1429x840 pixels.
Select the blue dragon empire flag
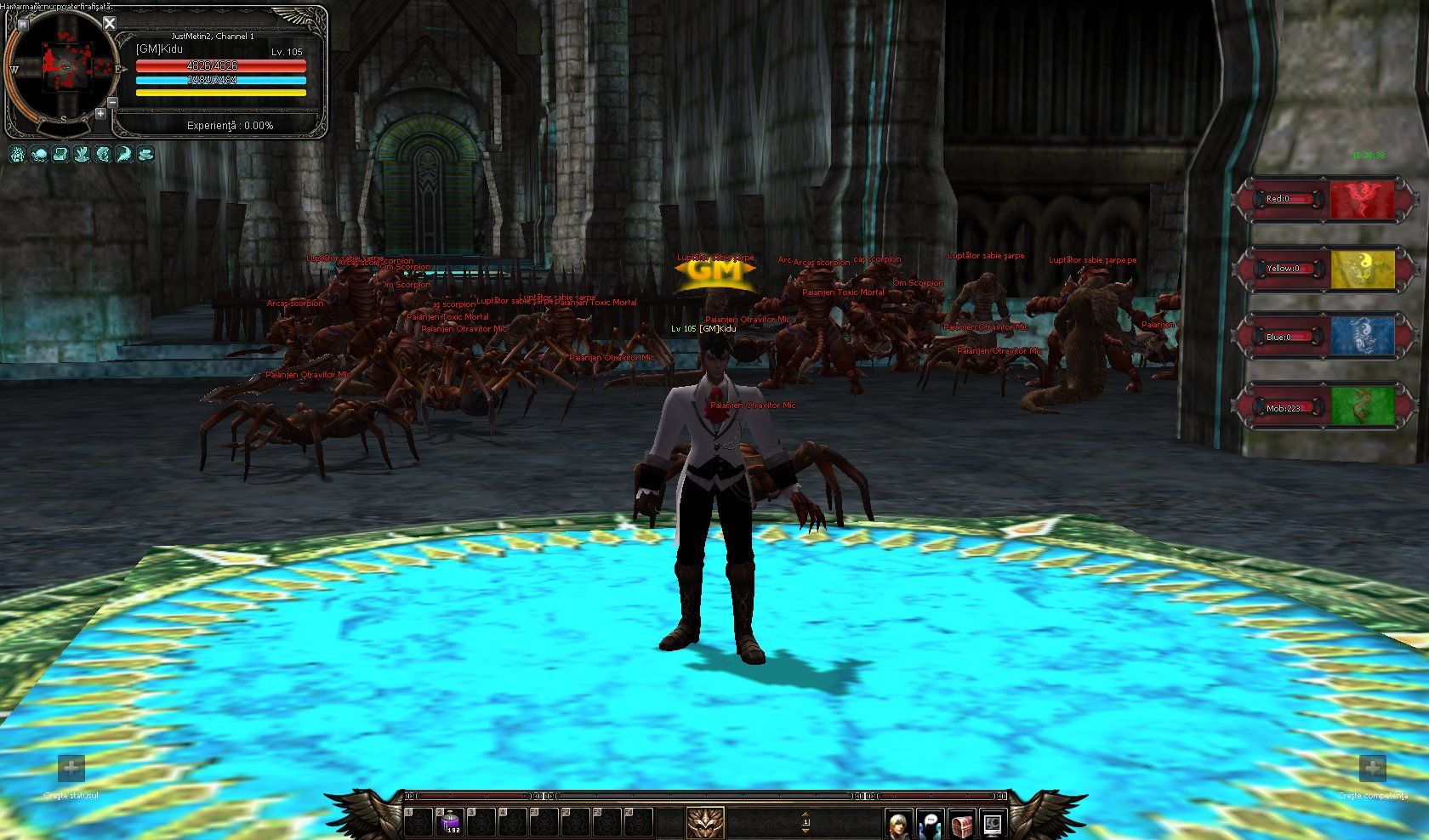(1362, 337)
